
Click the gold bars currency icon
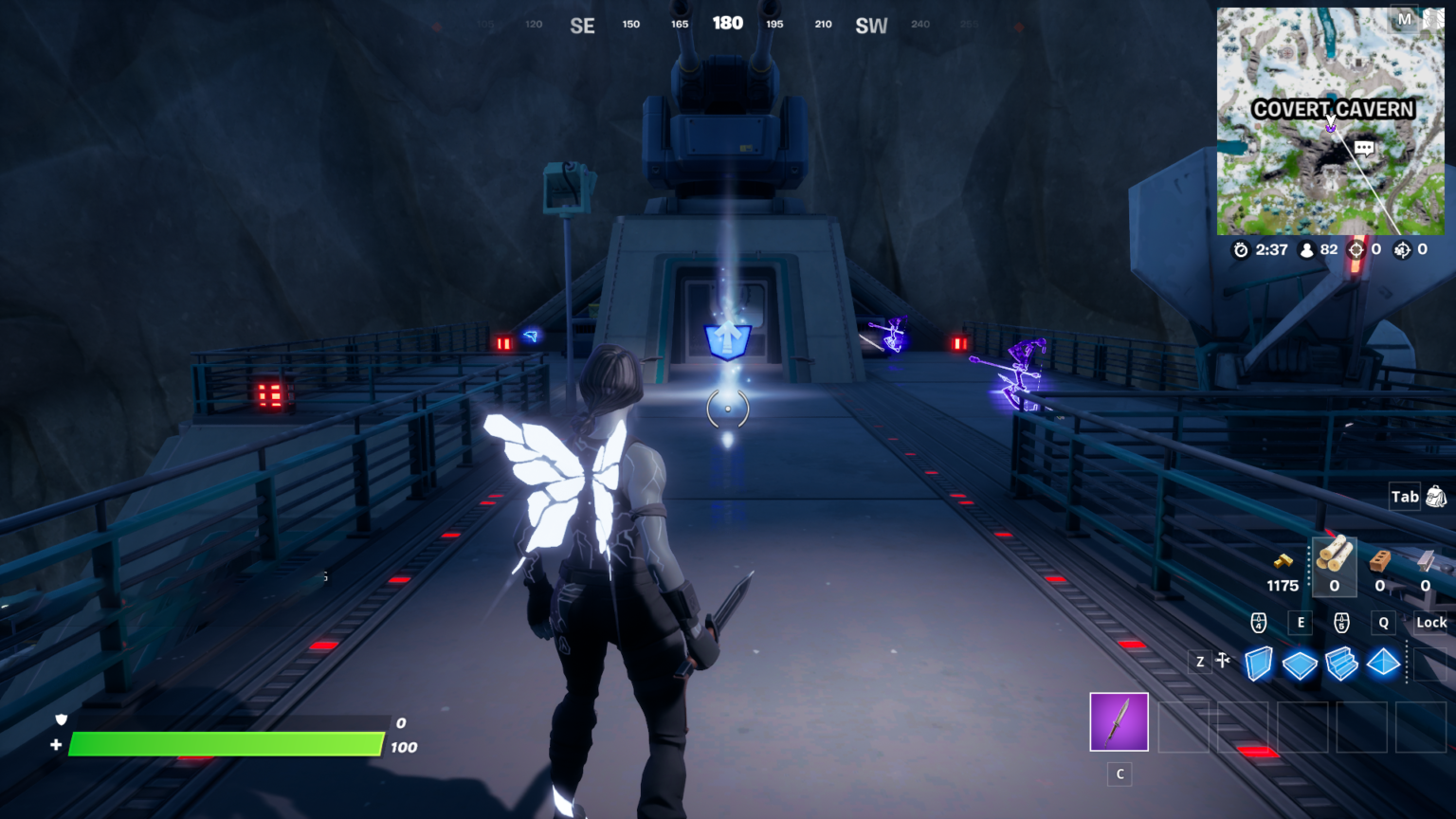(x=1282, y=559)
